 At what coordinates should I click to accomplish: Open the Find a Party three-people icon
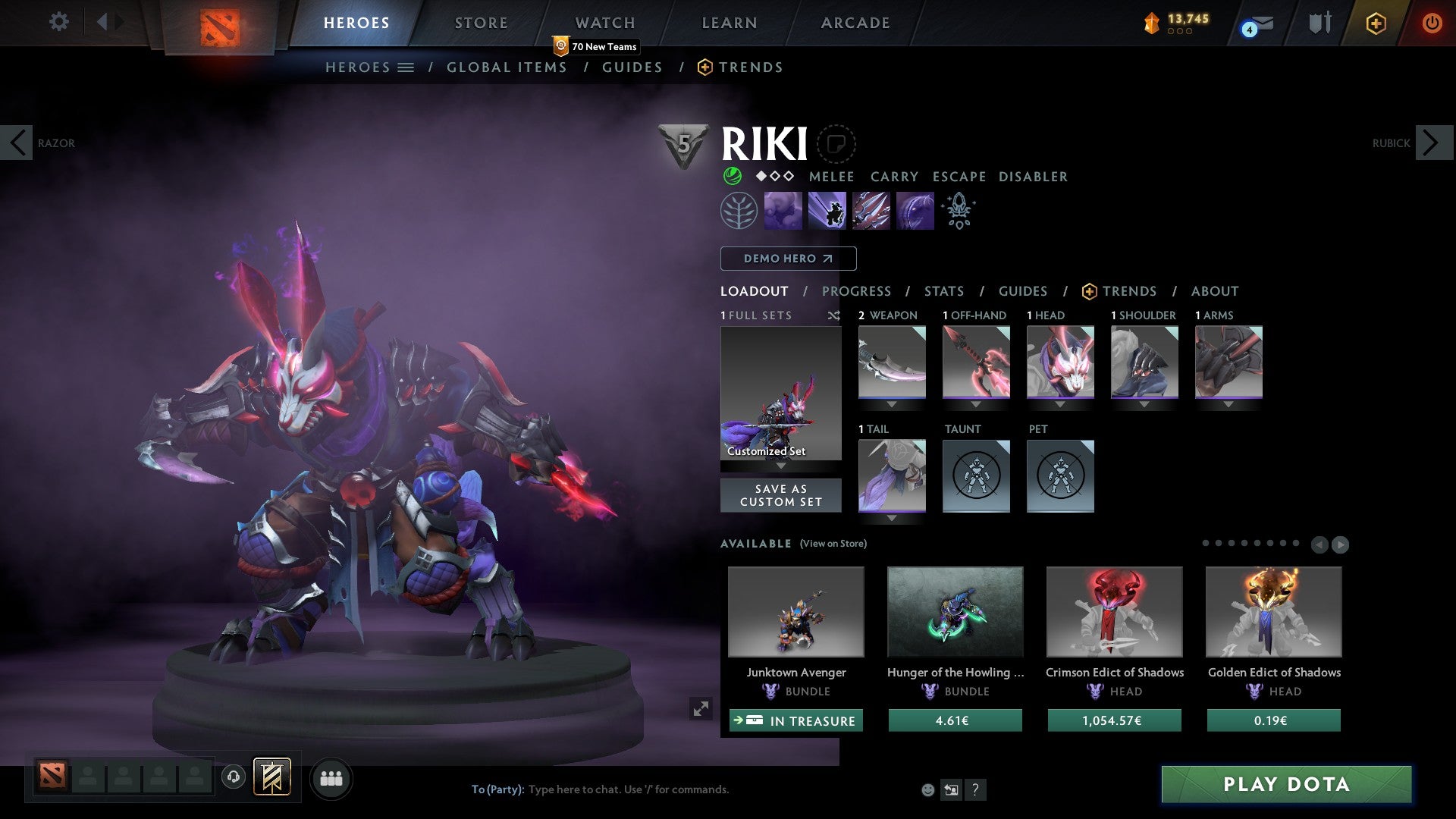point(331,778)
